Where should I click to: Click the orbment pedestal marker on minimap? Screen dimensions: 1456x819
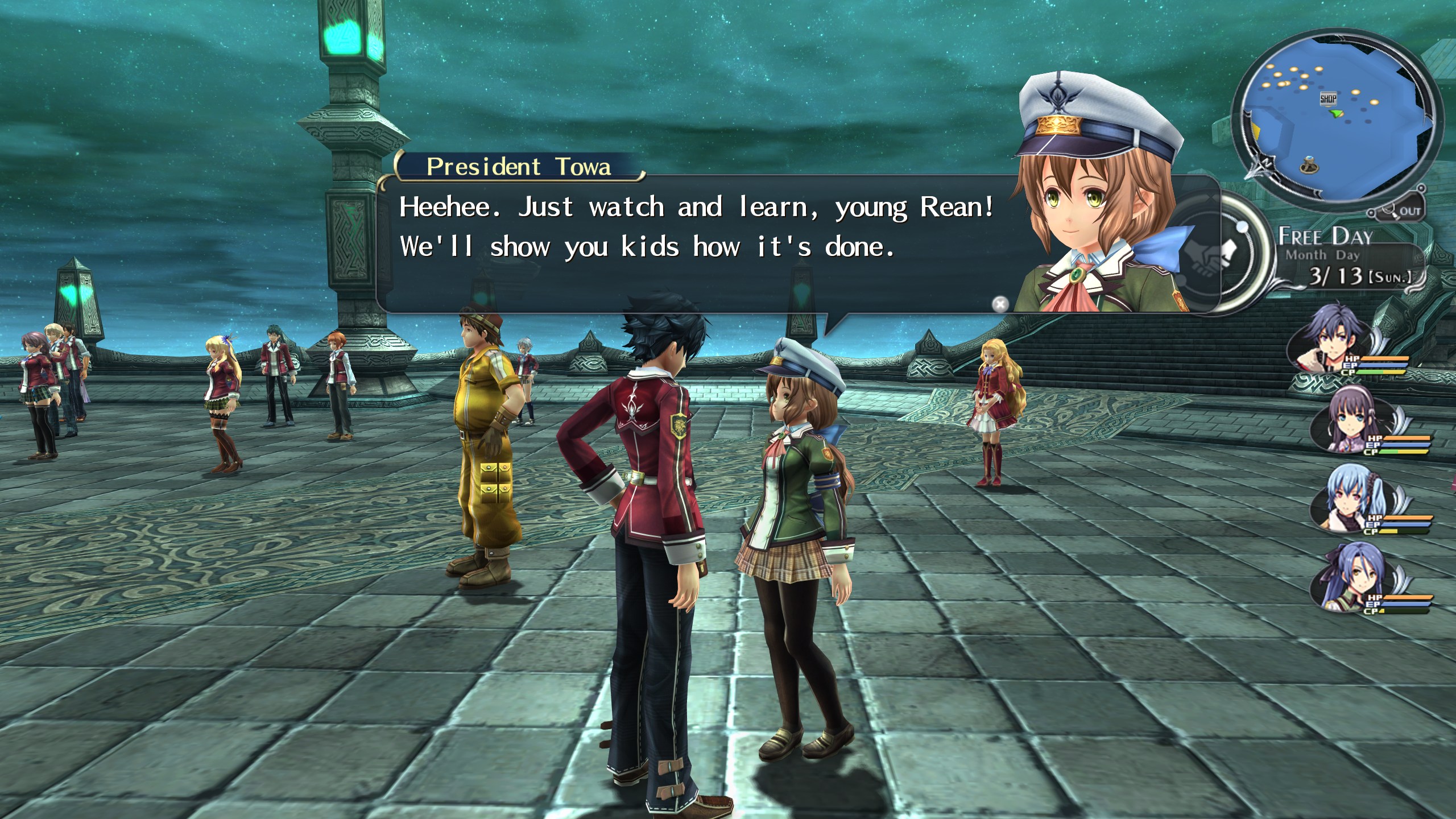tap(1308, 166)
